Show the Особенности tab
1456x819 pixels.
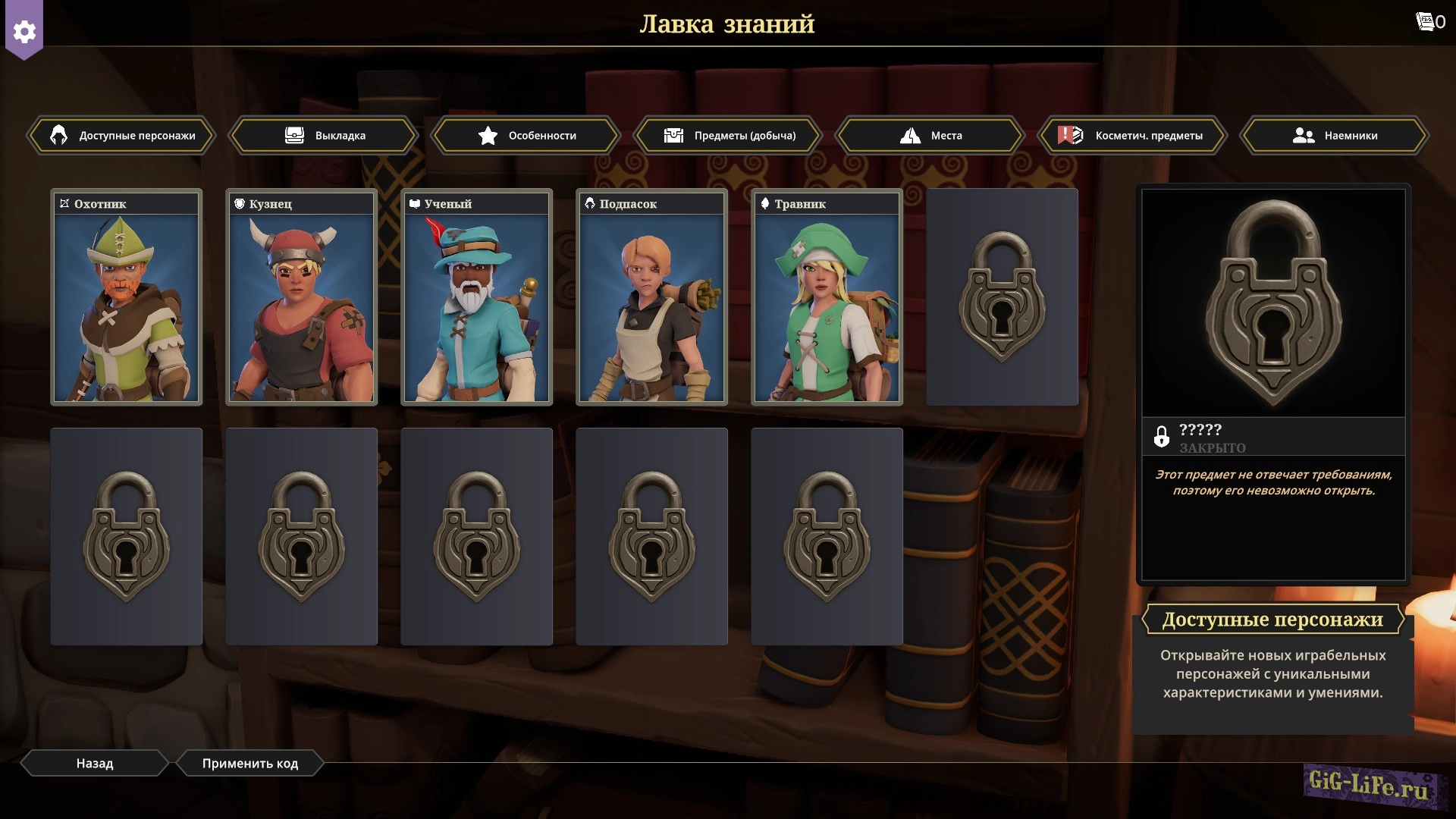pos(526,136)
